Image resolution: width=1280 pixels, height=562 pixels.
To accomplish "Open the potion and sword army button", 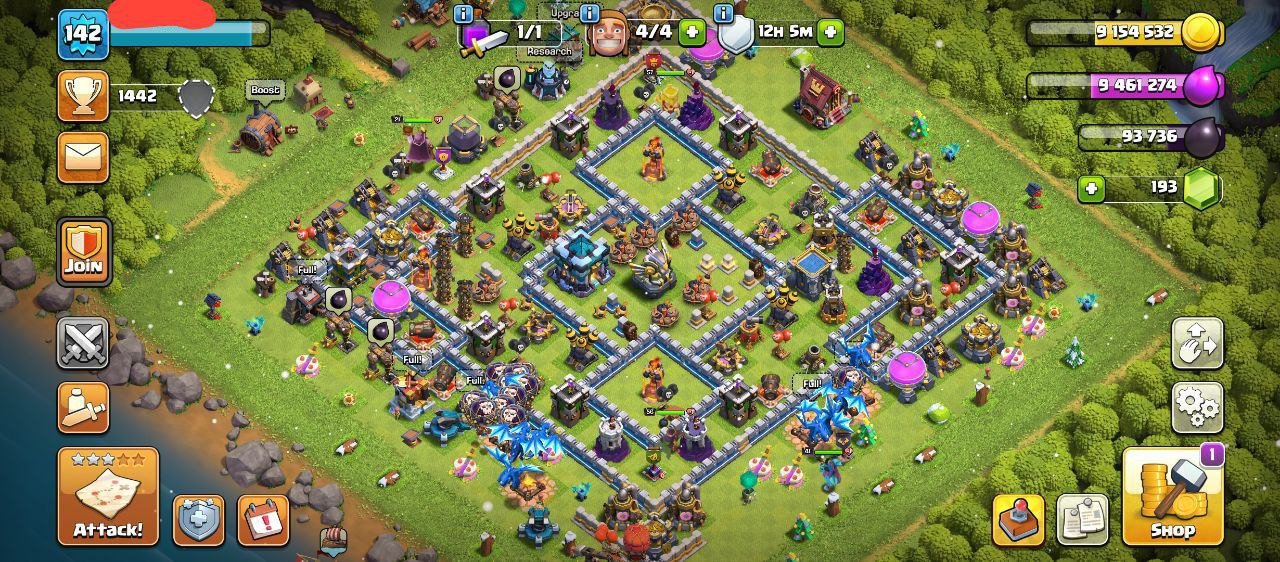I will point(83,406).
